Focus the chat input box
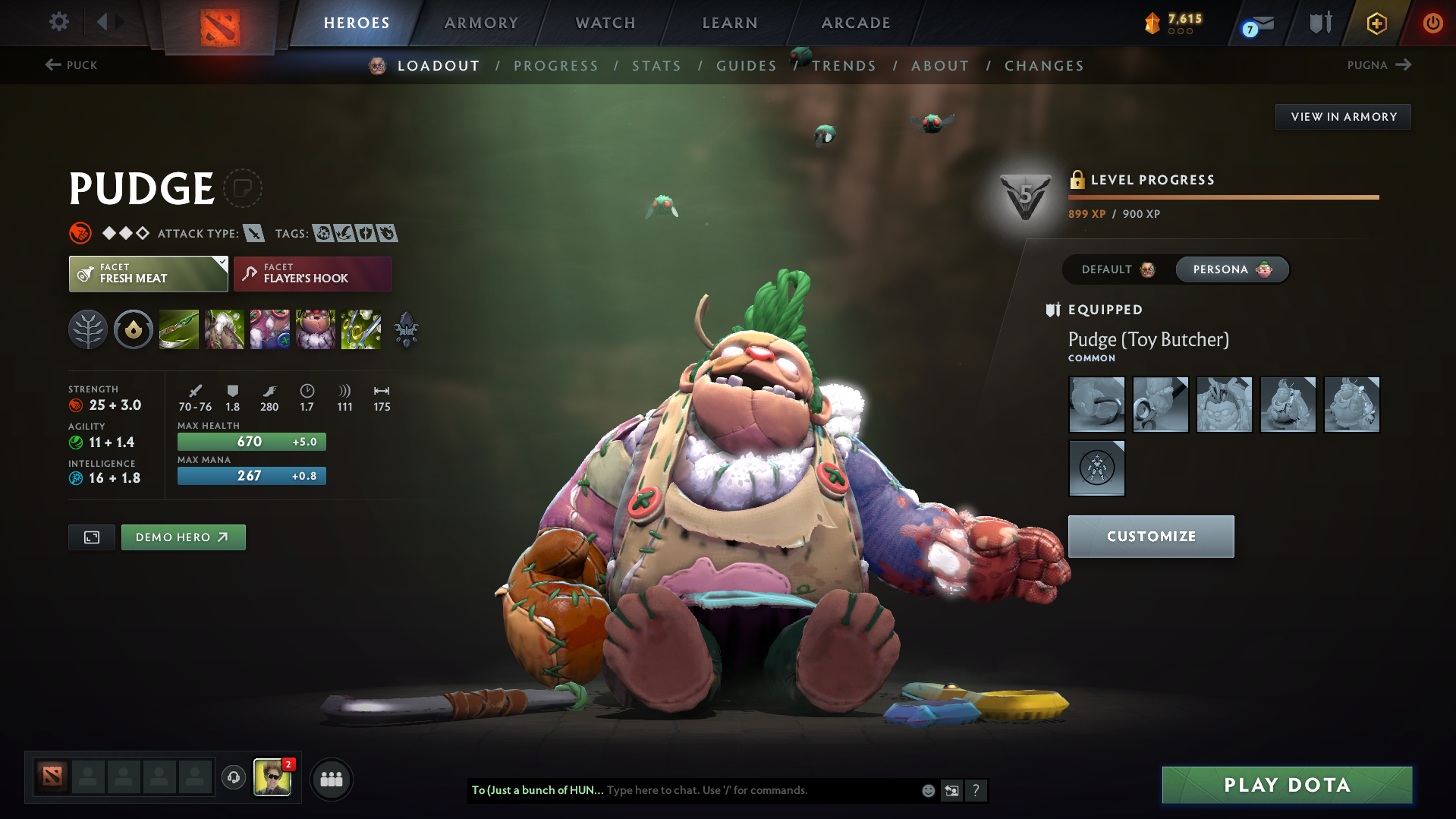The height and width of the screenshot is (819, 1456). pyautogui.click(x=759, y=790)
